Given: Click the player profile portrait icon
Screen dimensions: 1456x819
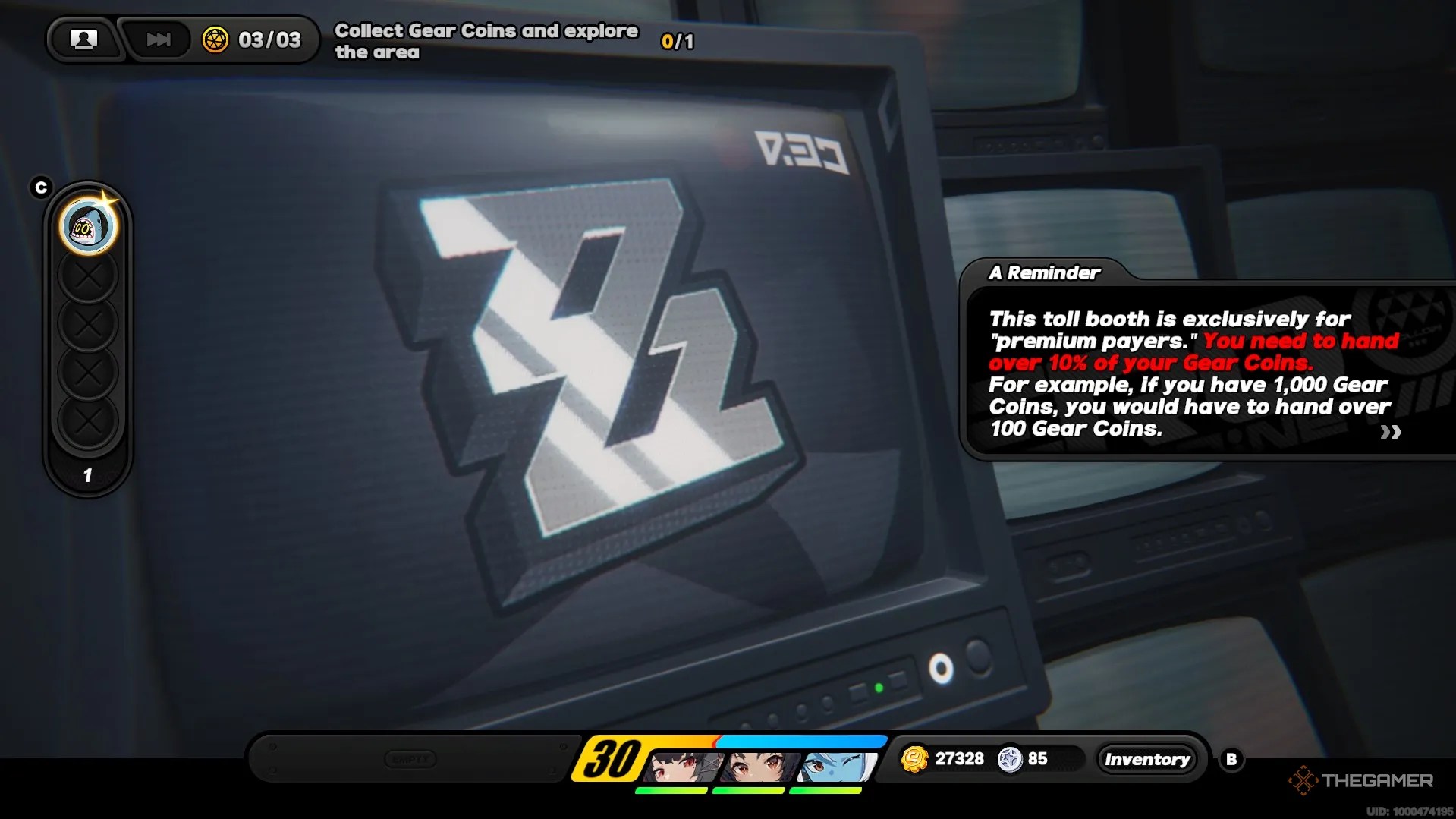Looking at the screenshot, I should (84, 39).
